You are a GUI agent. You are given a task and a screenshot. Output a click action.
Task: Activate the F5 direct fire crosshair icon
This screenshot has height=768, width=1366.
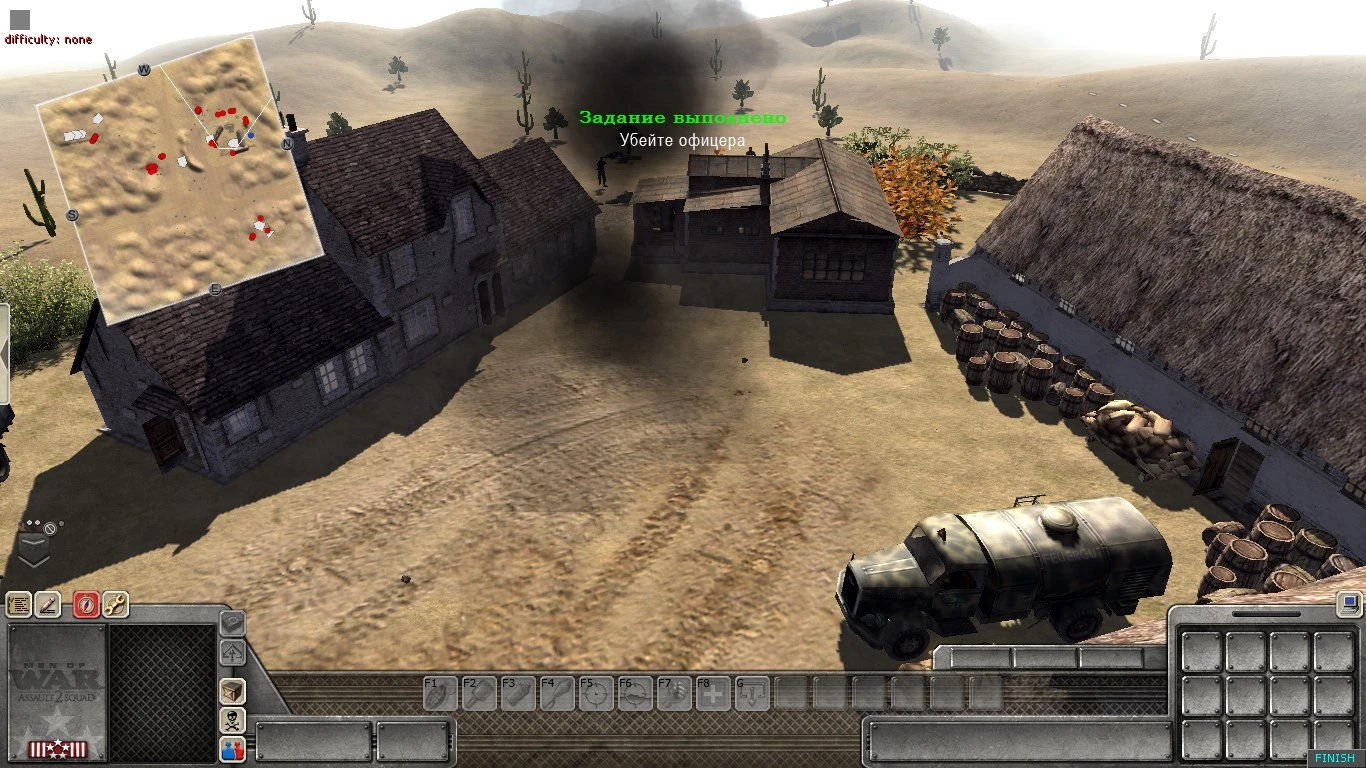595,692
